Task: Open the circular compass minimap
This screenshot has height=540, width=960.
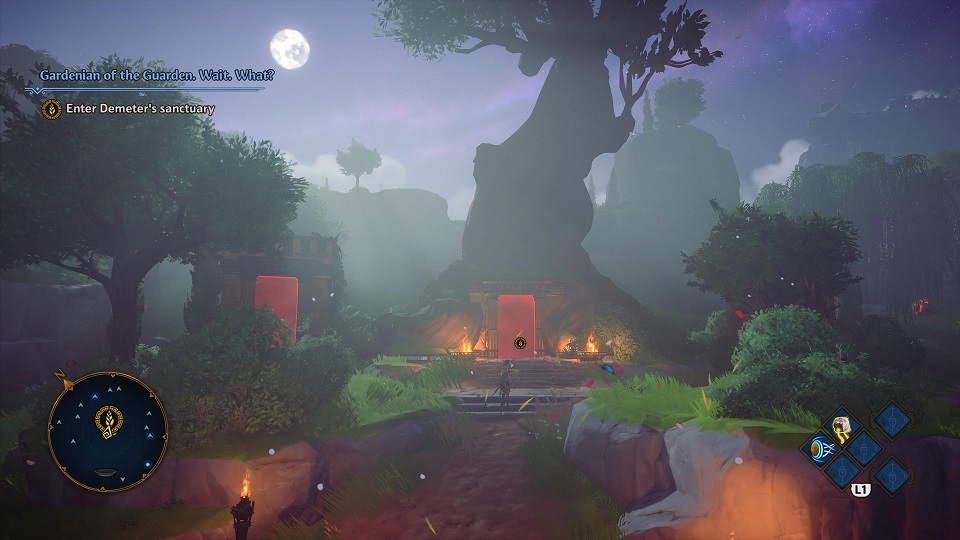Action: pyautogui.click(x=107, y=431)
